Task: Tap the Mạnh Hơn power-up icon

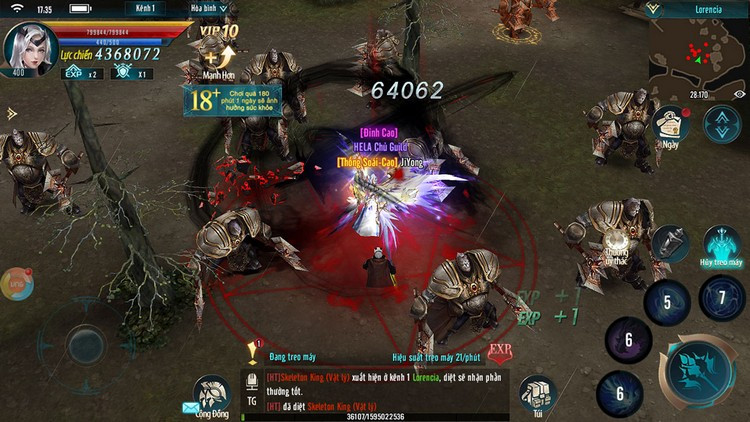Action: (x=218, y=62)
